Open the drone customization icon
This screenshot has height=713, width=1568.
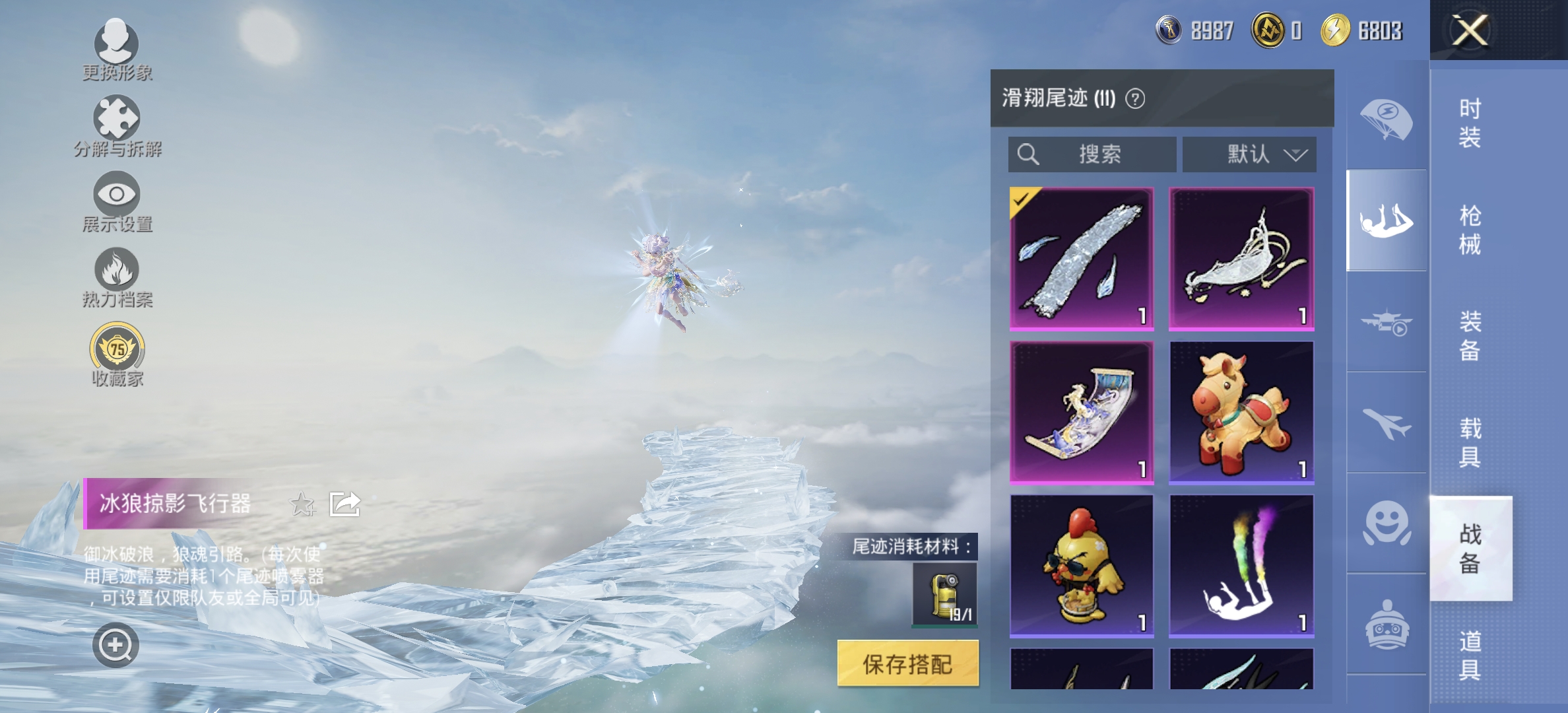(x=1386, y=324)
